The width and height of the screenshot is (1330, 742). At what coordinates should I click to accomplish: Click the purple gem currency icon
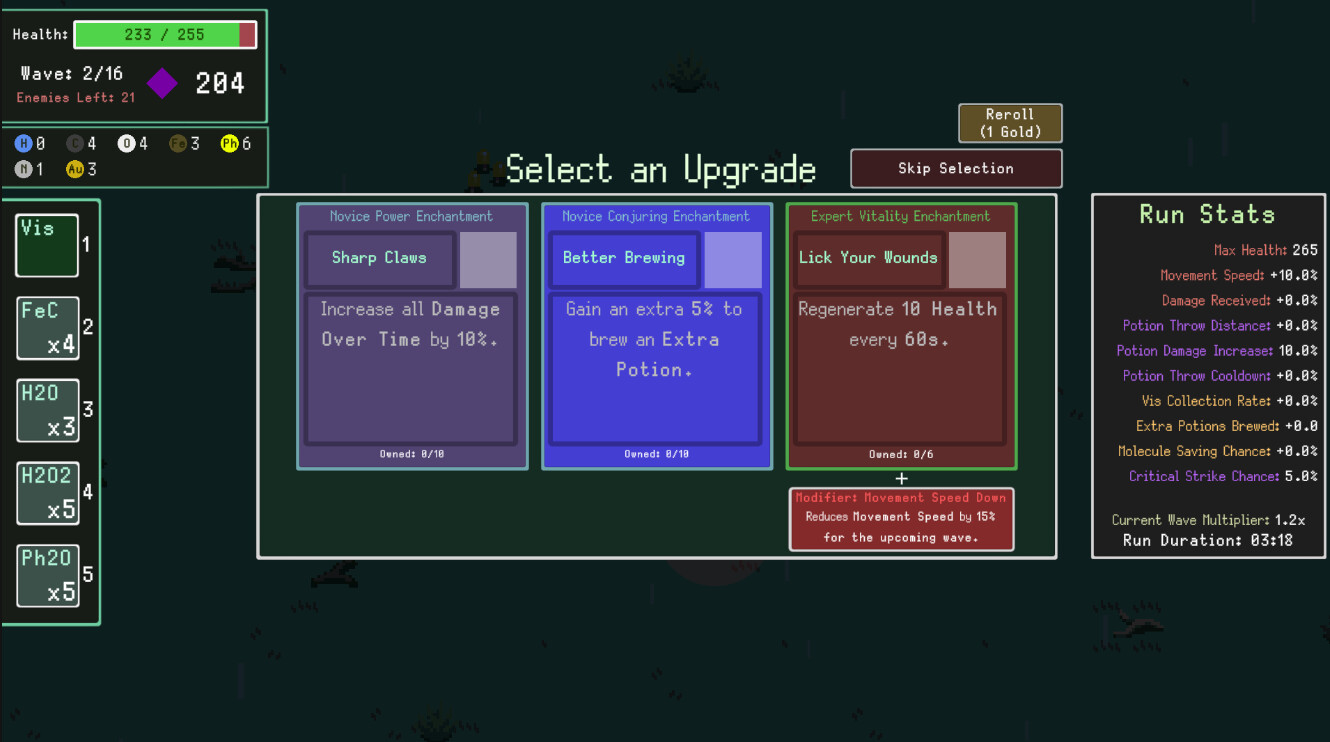[x=161, y=84]
